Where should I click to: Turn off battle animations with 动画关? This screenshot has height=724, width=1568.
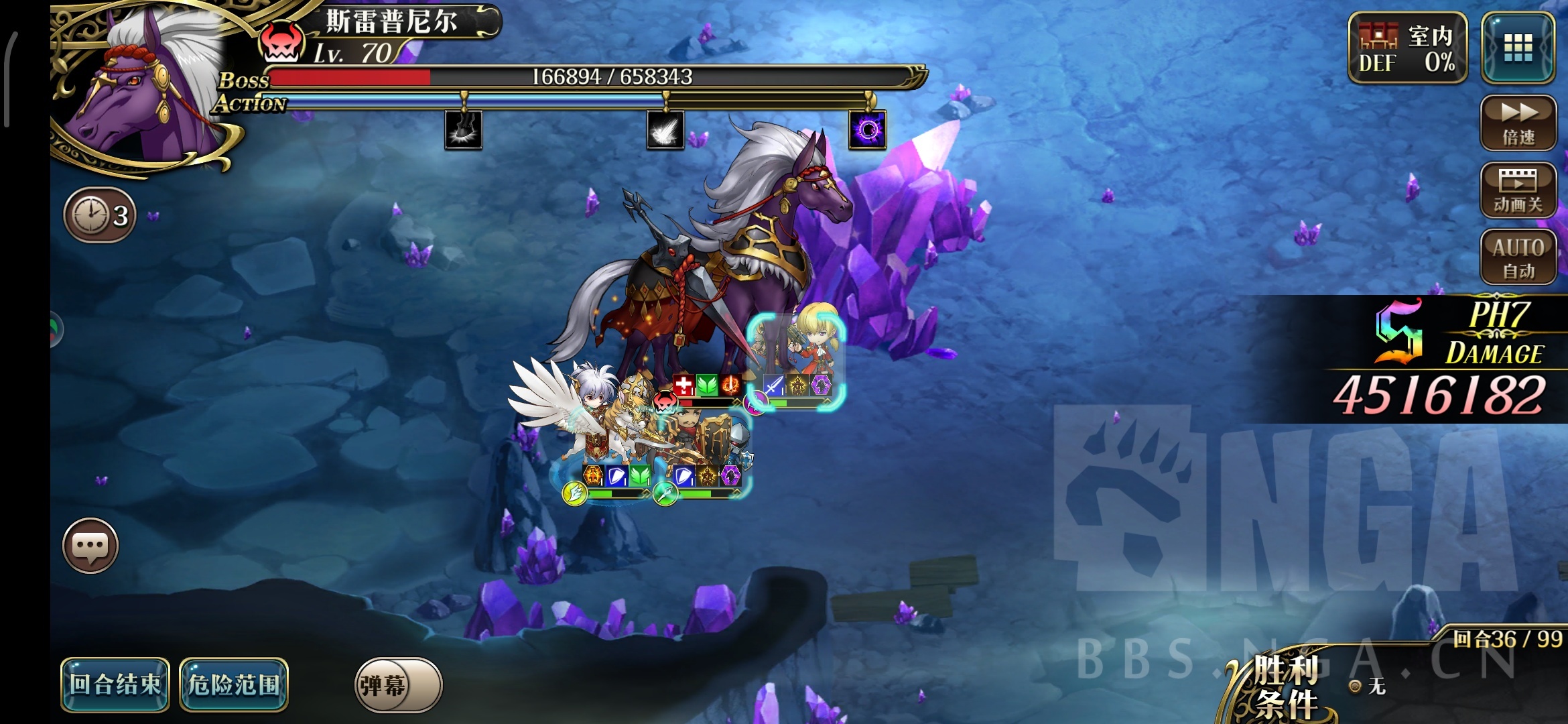(x=1518, y=190)
